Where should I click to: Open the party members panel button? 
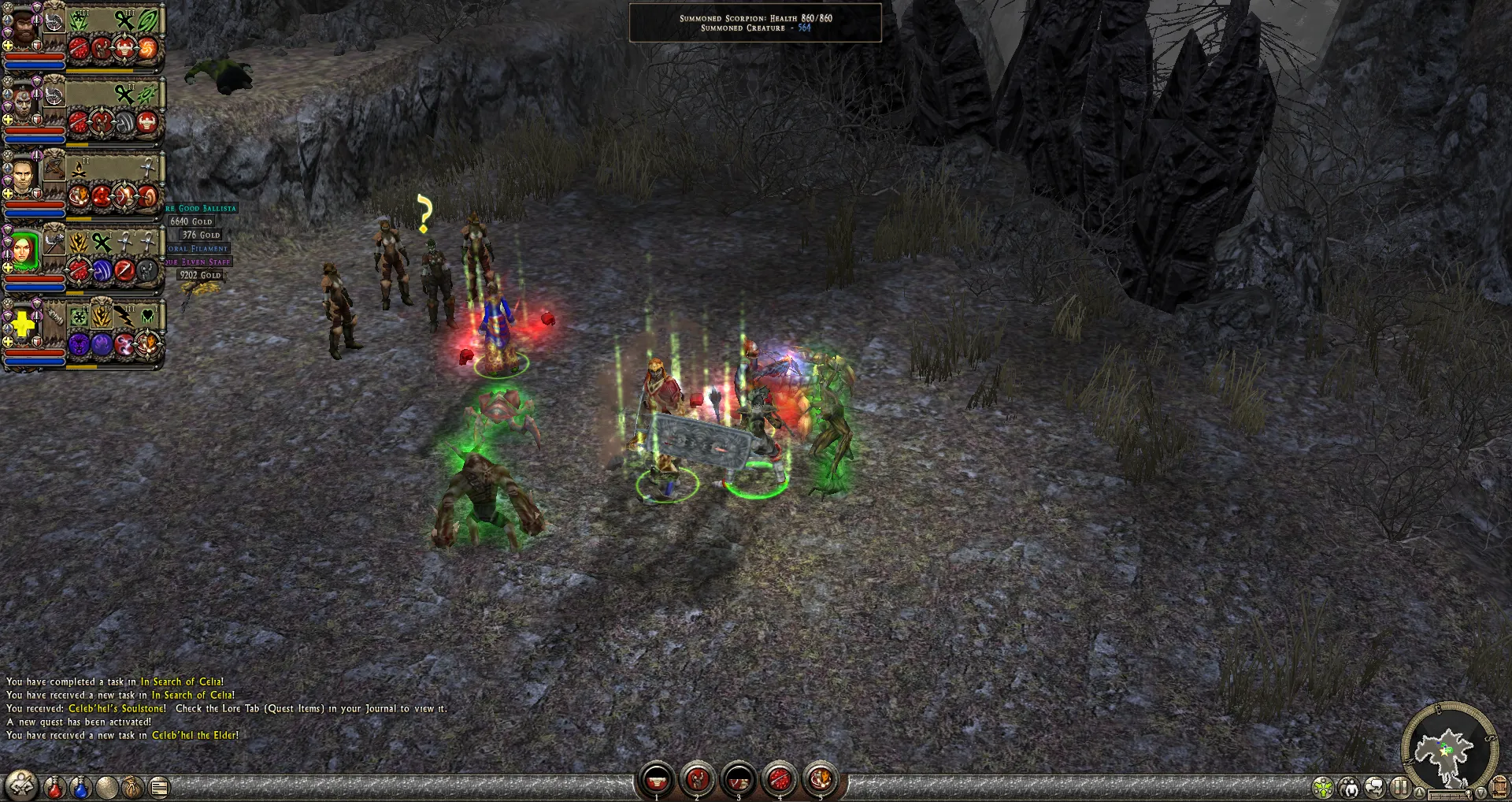click(1349, 787)
